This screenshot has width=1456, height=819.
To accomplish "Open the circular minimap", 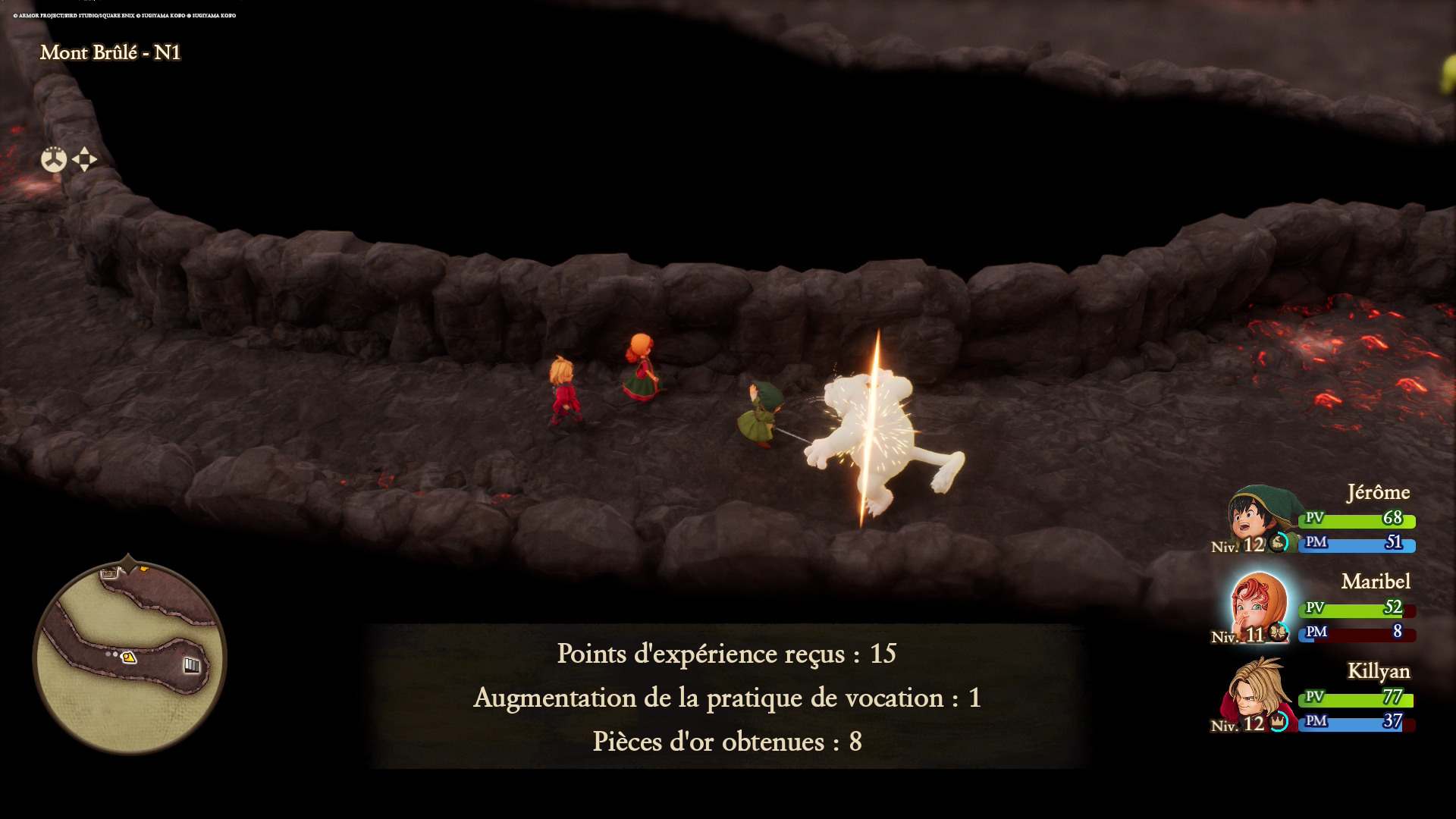I will [130, 657].
